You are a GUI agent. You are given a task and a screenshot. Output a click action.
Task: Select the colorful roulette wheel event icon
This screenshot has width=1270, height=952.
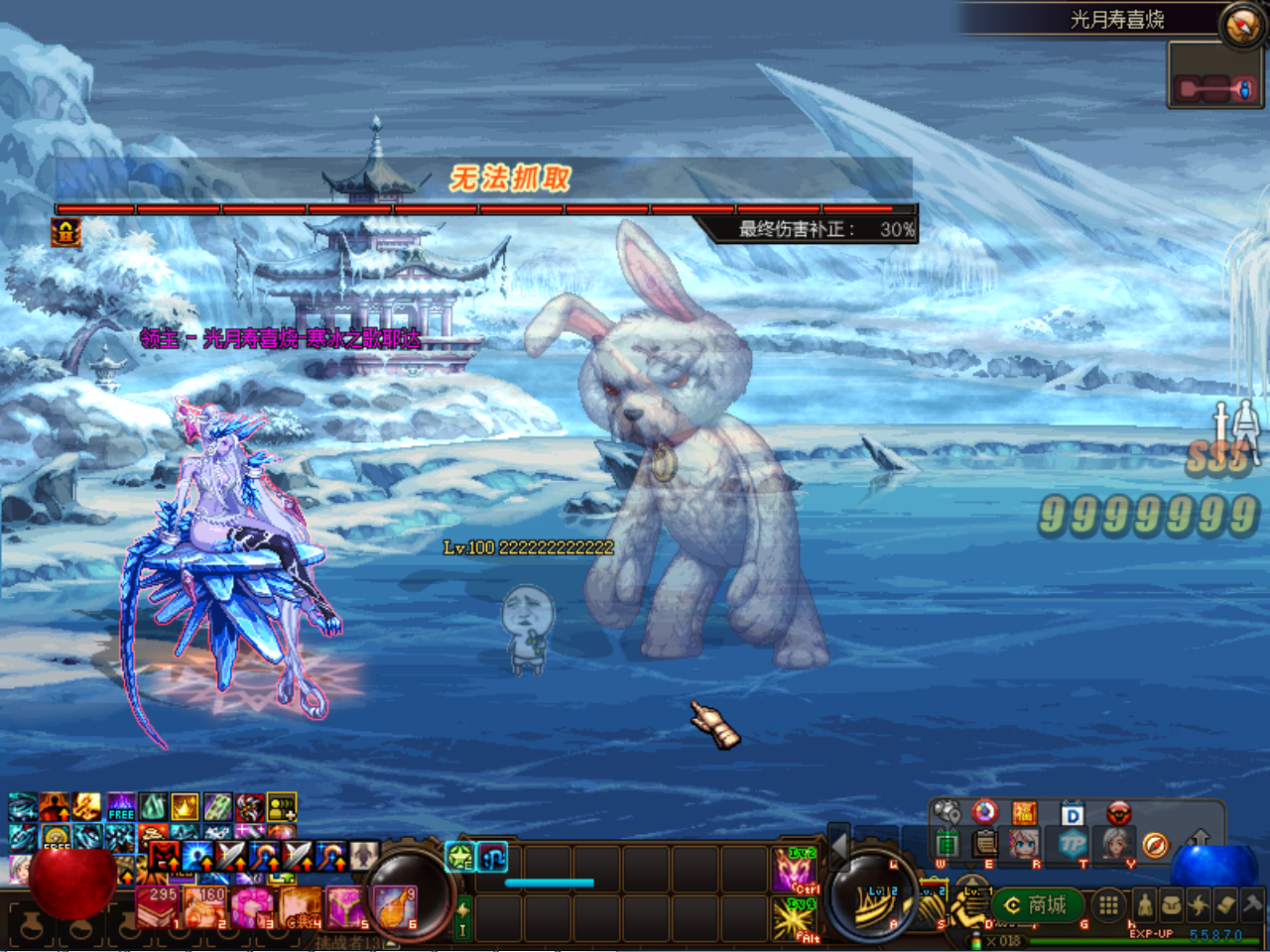[983, 813]
